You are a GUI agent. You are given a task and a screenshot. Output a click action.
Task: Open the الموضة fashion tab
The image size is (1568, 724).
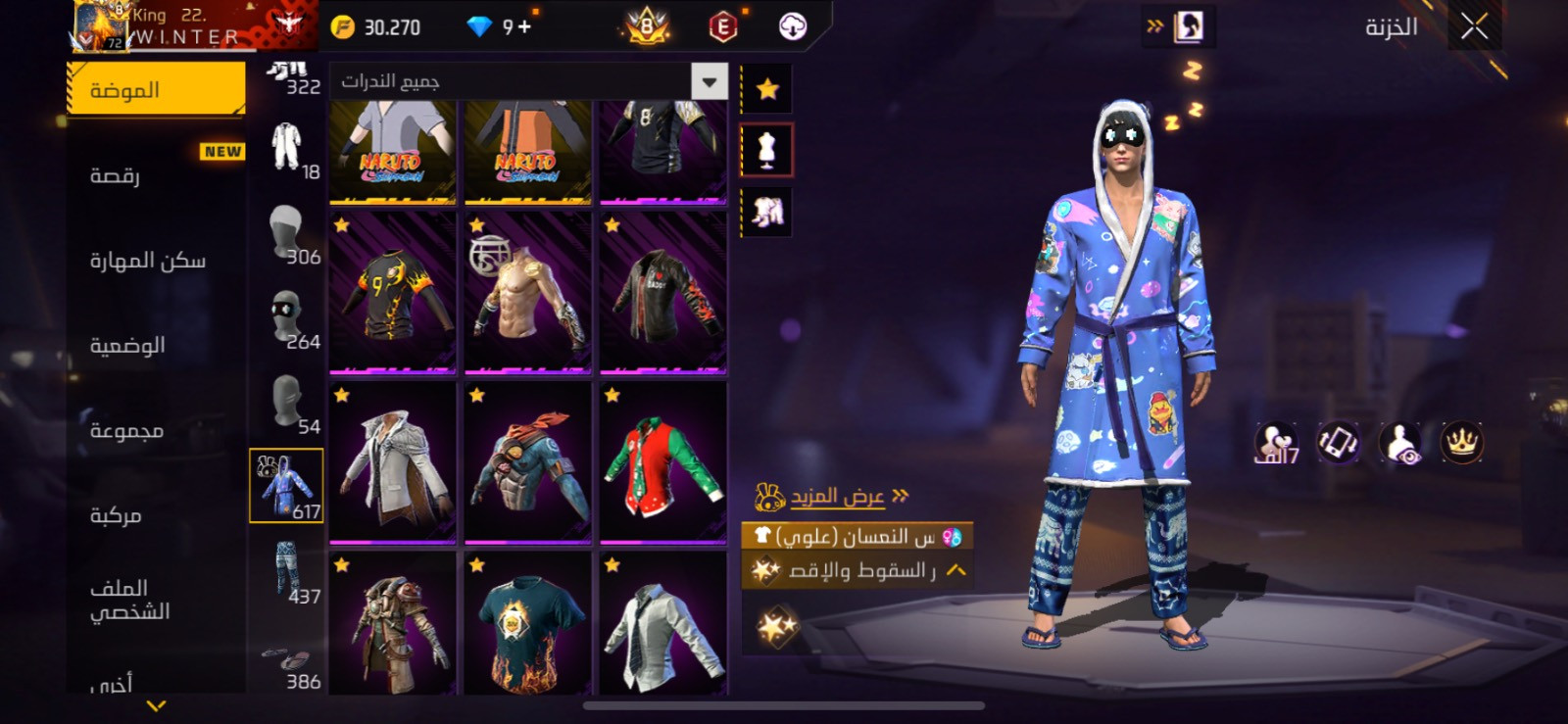tap(156, 90)
